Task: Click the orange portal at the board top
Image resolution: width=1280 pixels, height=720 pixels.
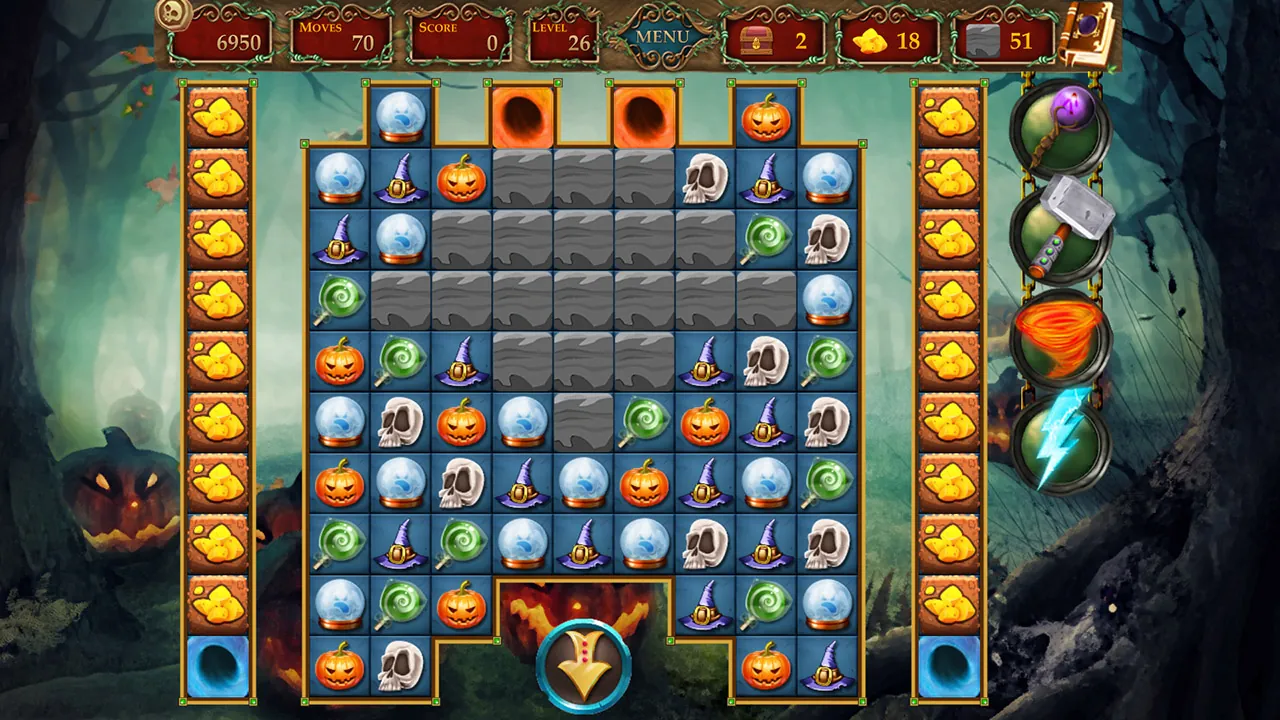Action: [521, 118]
